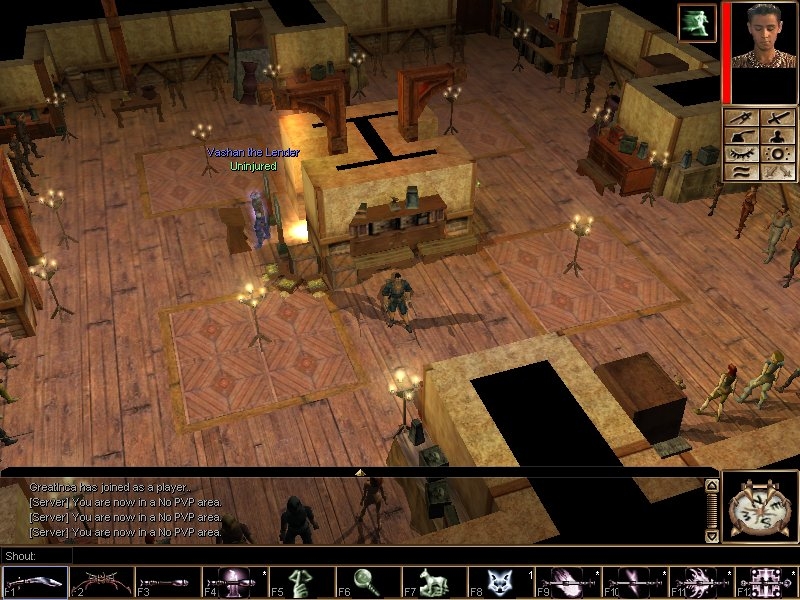Click the chat log scroll up arrow
Image resolution: width=800 pixels, height=600 pixels.
click(712, 486)
